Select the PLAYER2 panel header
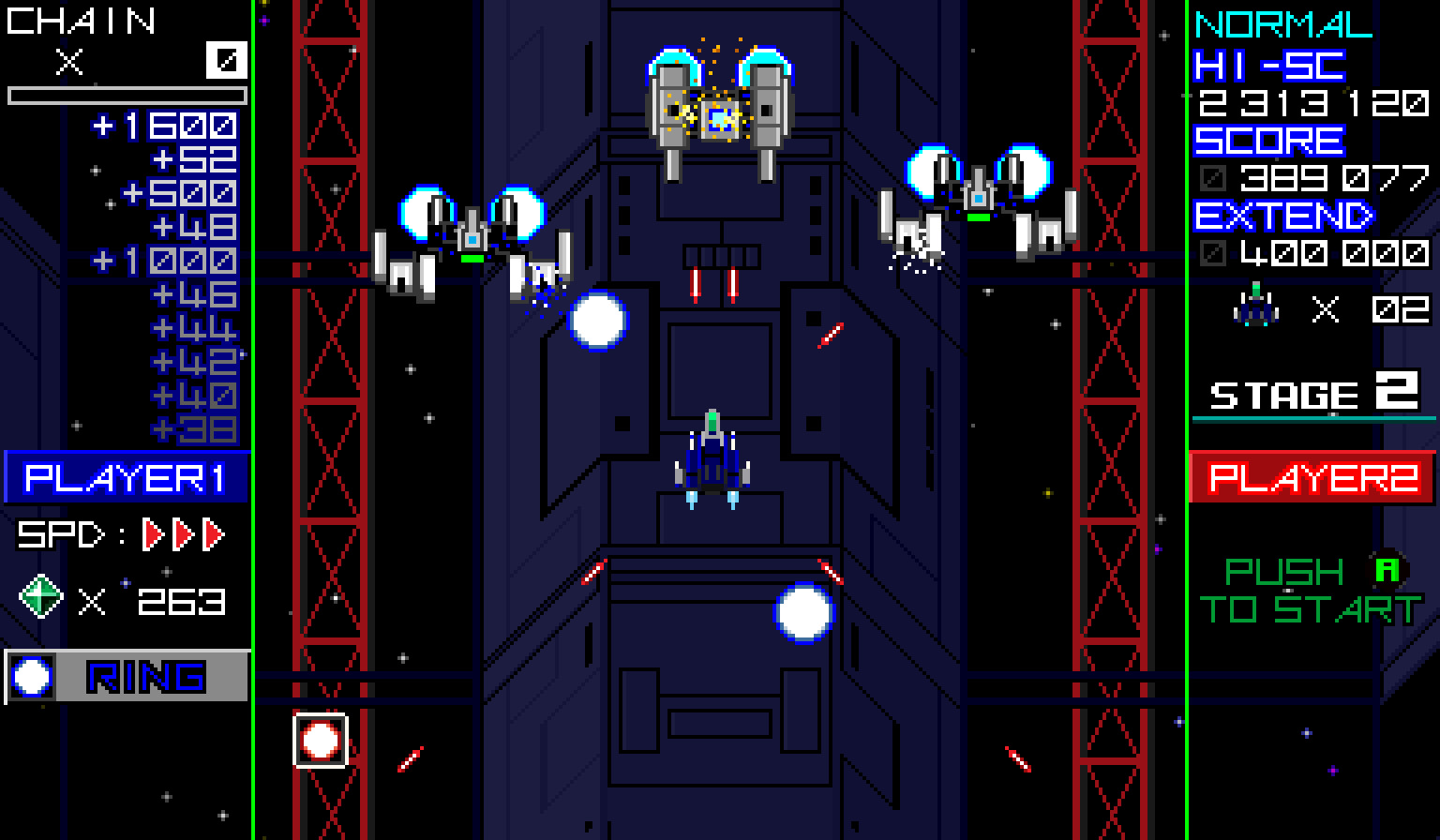 (x=1312, y=479)
